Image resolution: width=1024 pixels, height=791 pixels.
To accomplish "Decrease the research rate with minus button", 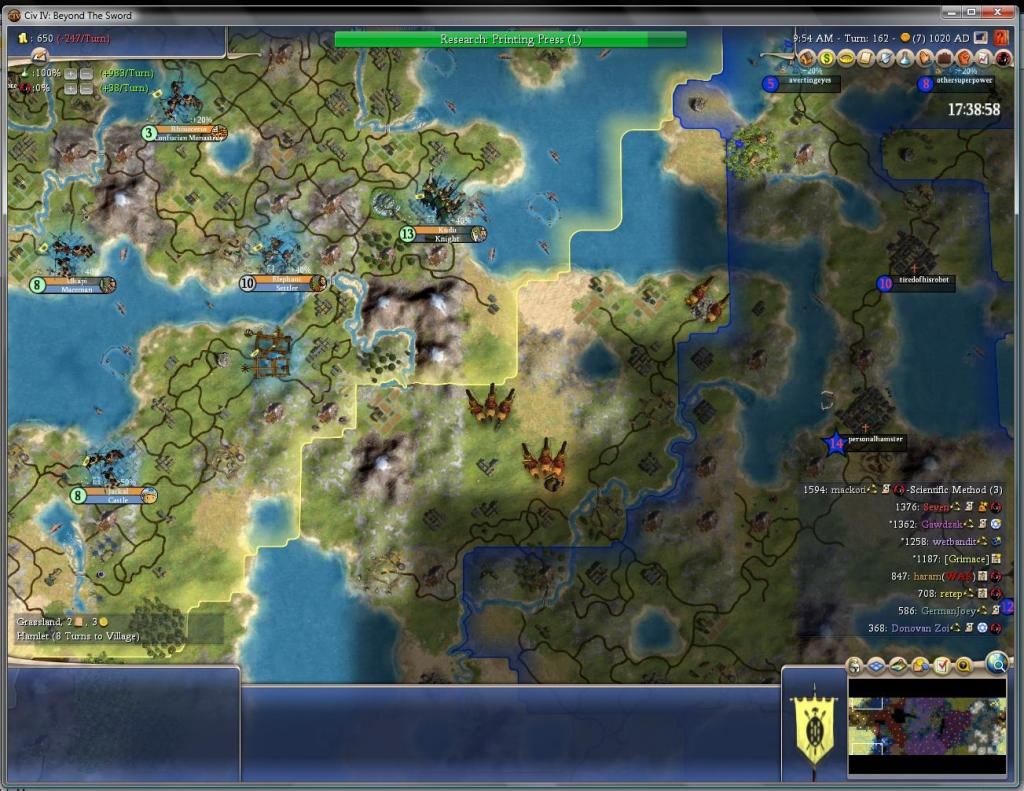I will pos(87,74).
